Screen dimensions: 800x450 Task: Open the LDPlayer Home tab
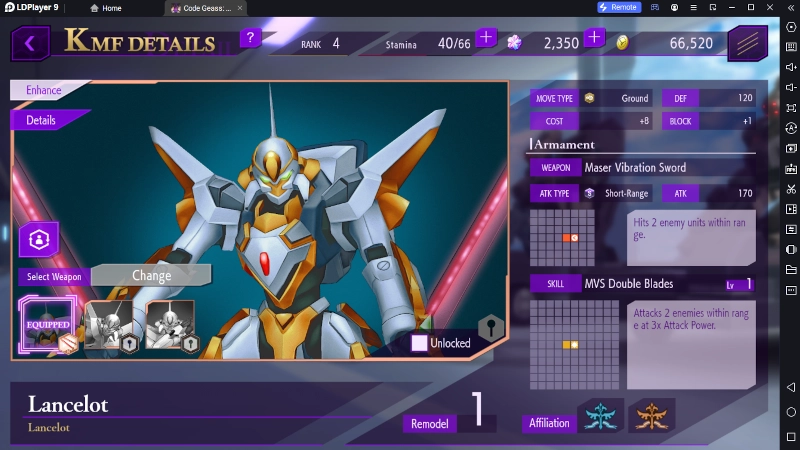[x=104, y=7]
